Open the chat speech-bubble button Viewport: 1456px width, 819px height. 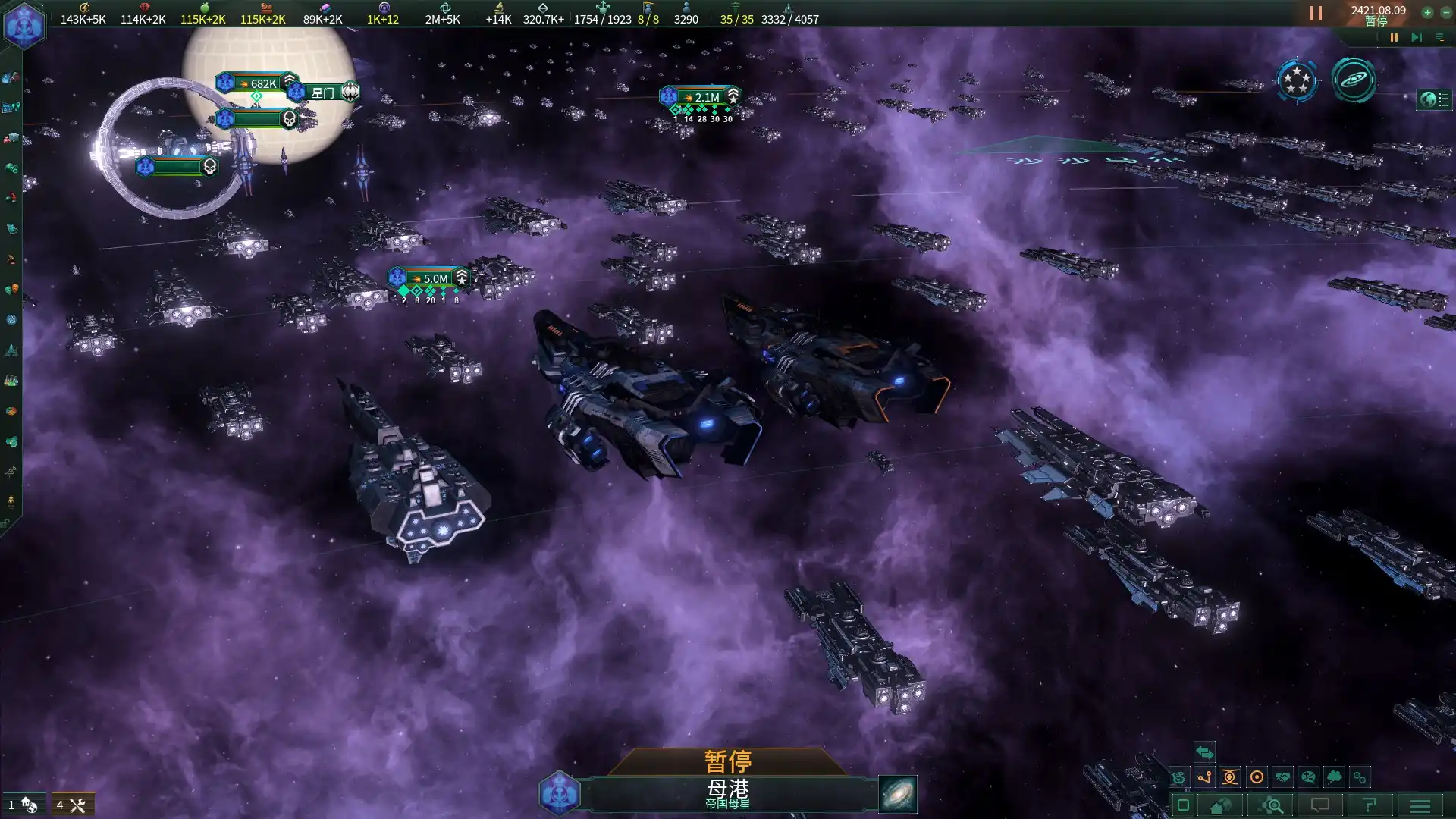[1320, 805]
